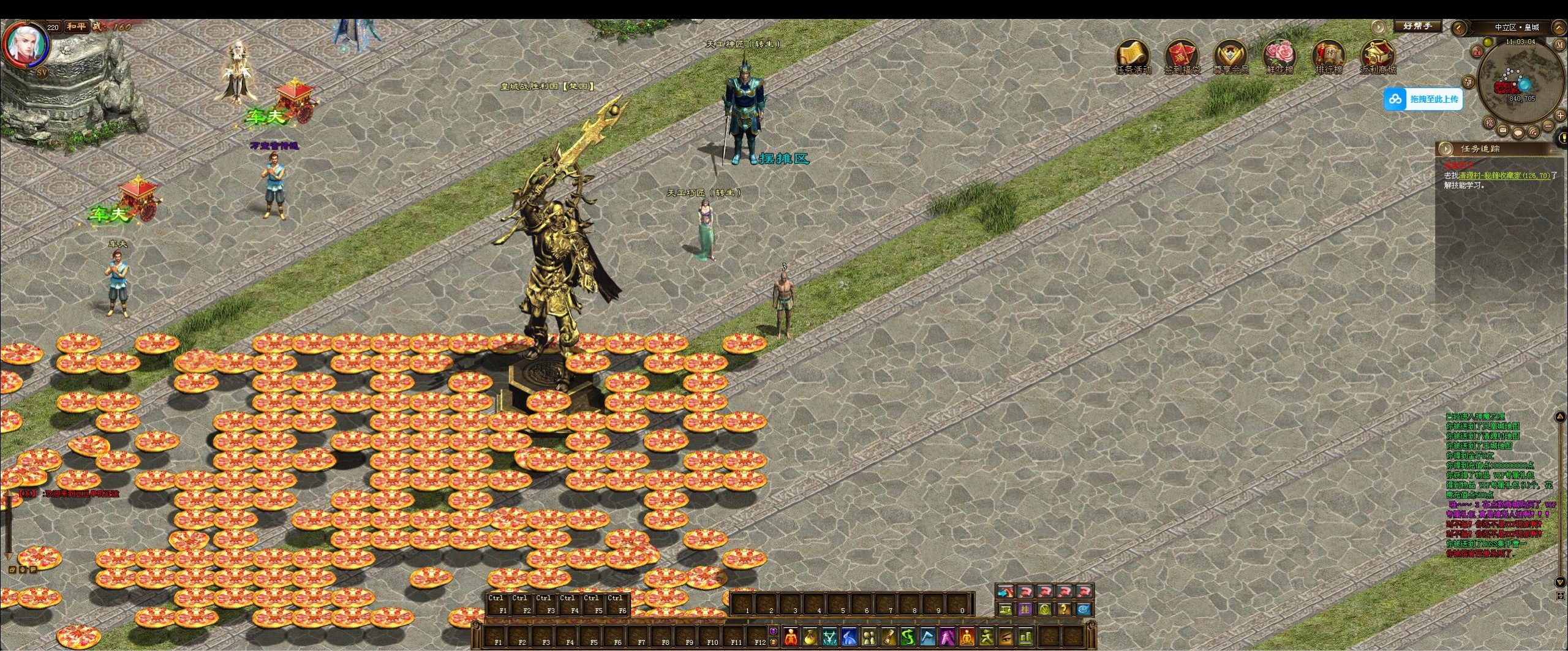
Task: Open the 返利商城 rebate shop
Action: (x=1378, y=57)
